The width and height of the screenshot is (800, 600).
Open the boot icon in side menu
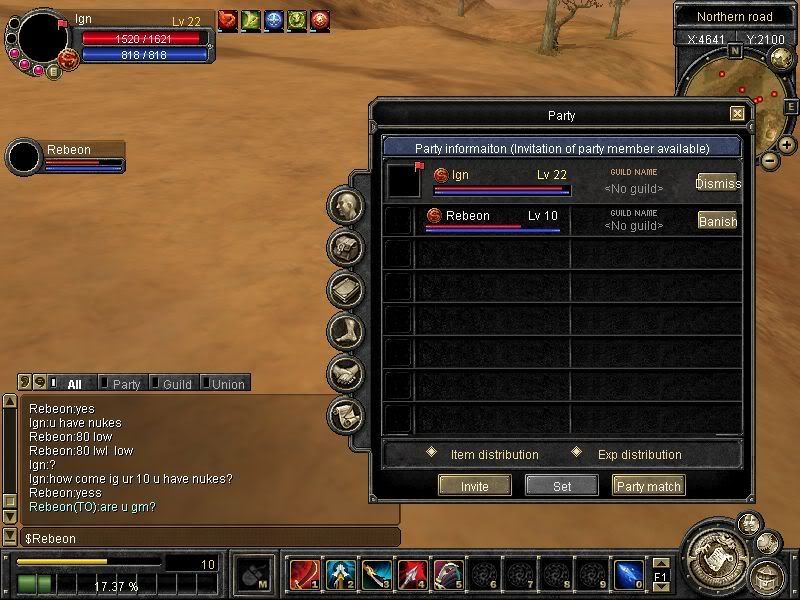[x=346, y=332]
